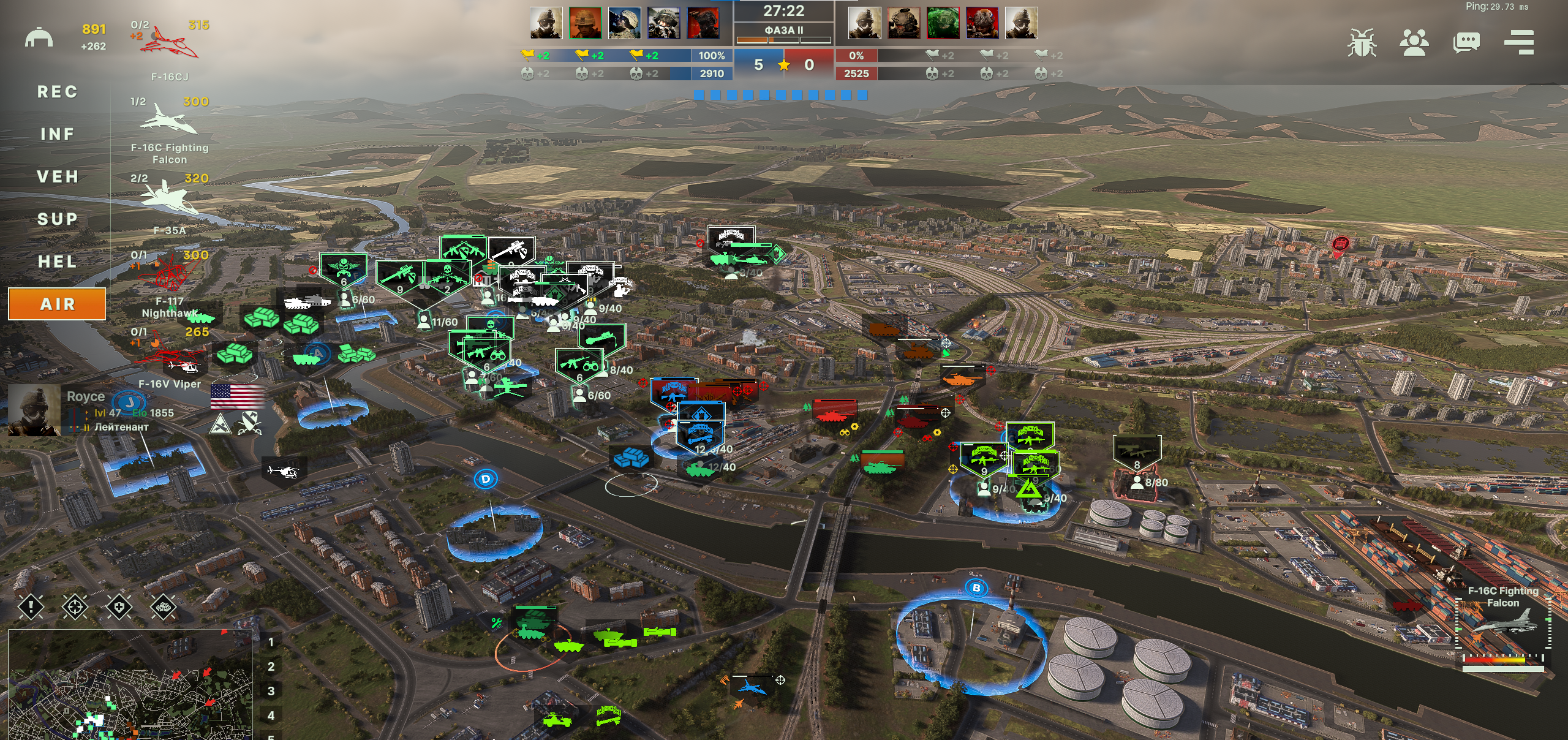Open the INF unit category

point(57,134)
